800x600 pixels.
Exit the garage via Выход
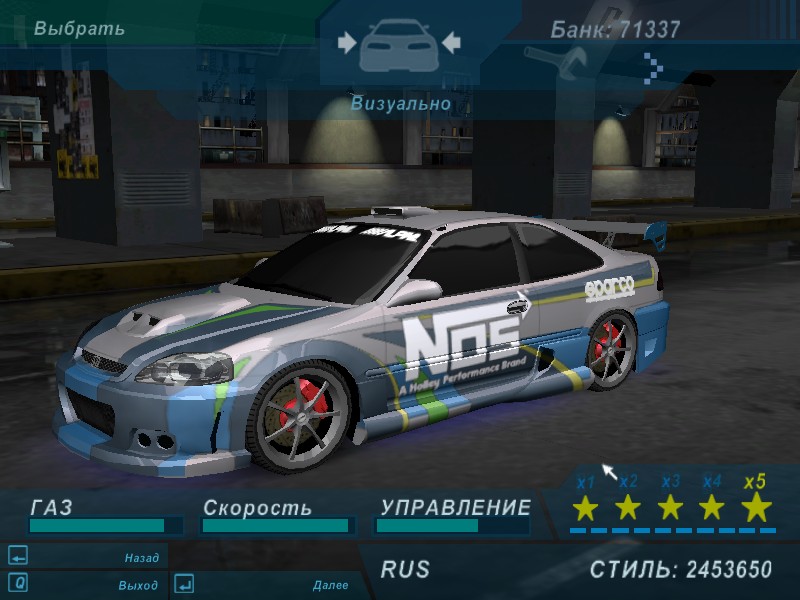137,585
